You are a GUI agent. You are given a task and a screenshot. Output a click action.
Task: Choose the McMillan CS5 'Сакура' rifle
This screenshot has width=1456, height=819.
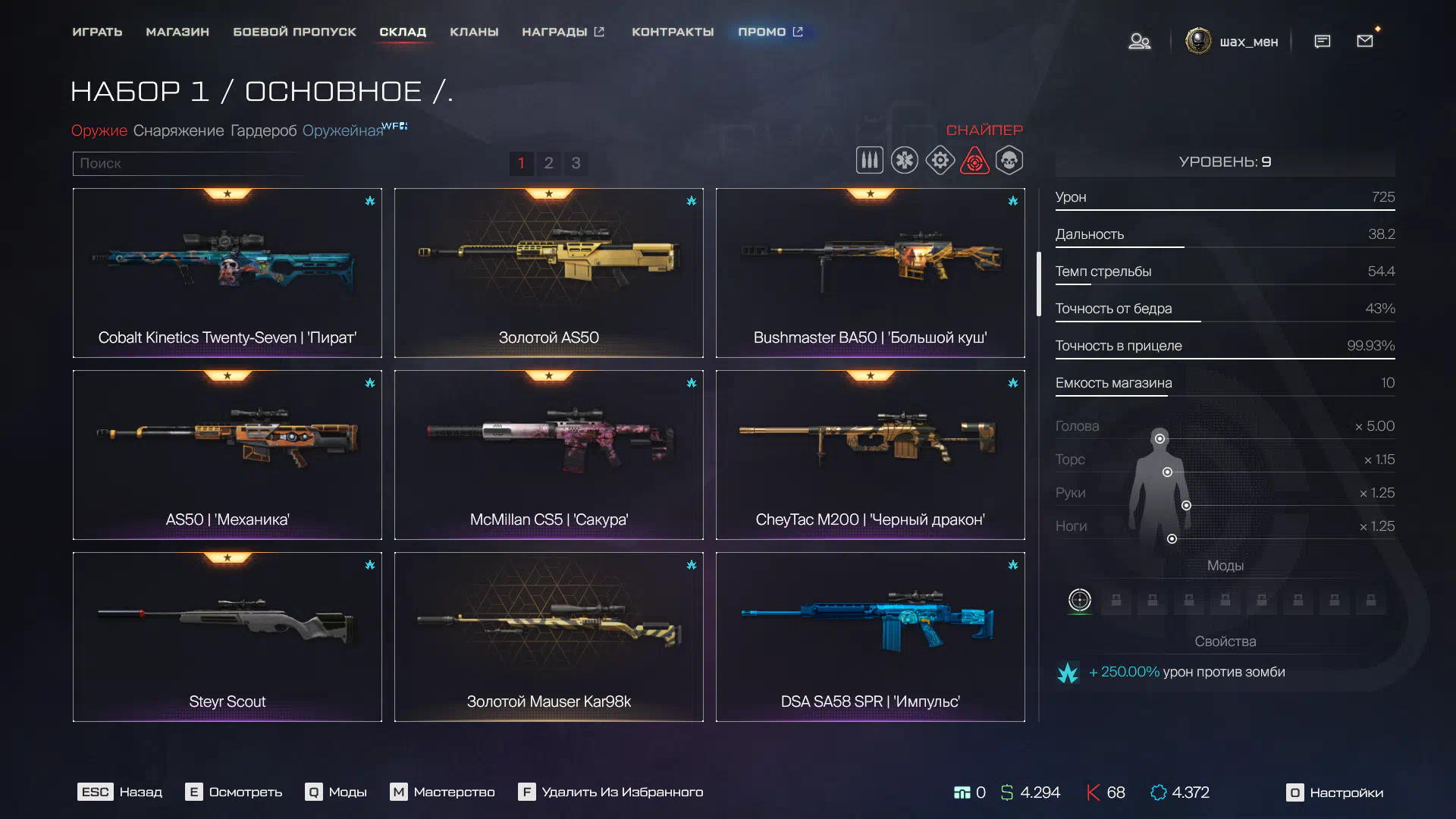tap(548, 455)
